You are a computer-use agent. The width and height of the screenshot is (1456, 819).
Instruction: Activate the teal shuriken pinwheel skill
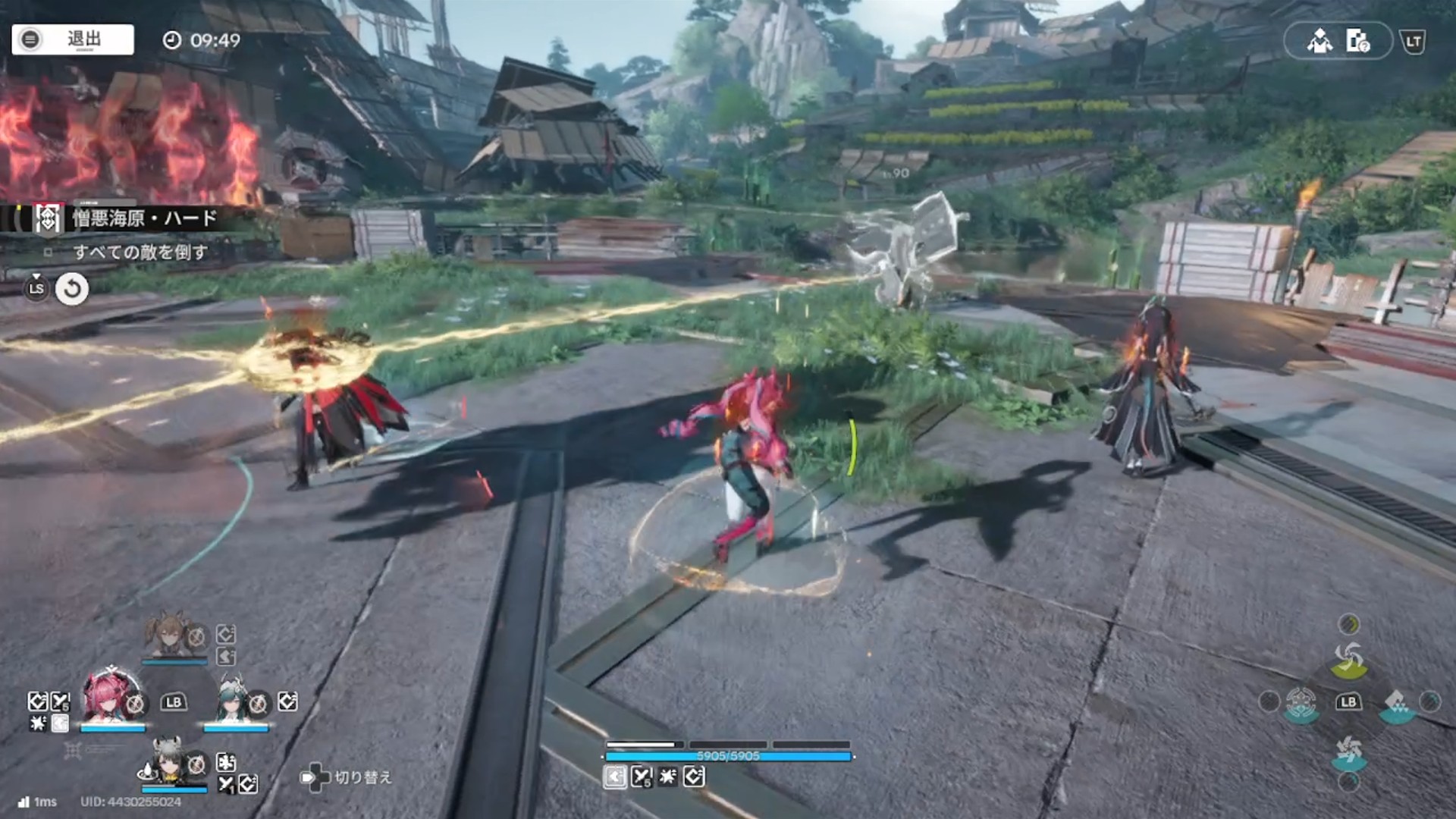point(1348,752)
